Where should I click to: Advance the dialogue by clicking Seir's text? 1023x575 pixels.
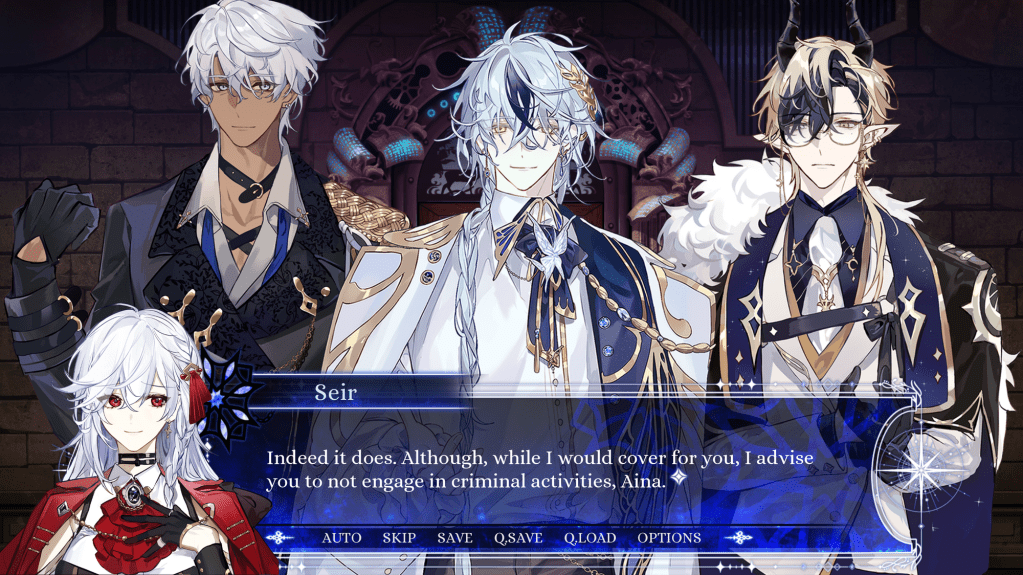pos(540,469)
